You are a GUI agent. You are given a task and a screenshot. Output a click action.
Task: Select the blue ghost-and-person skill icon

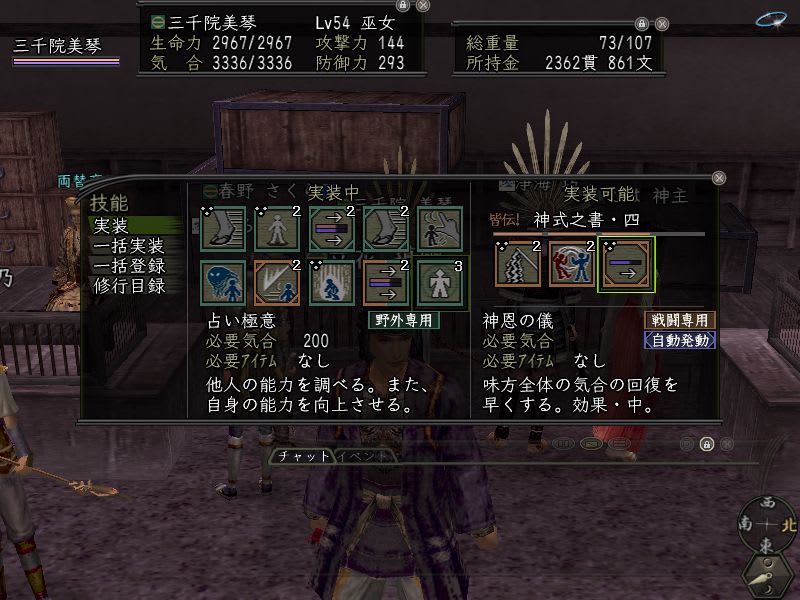tap(223, 283)
